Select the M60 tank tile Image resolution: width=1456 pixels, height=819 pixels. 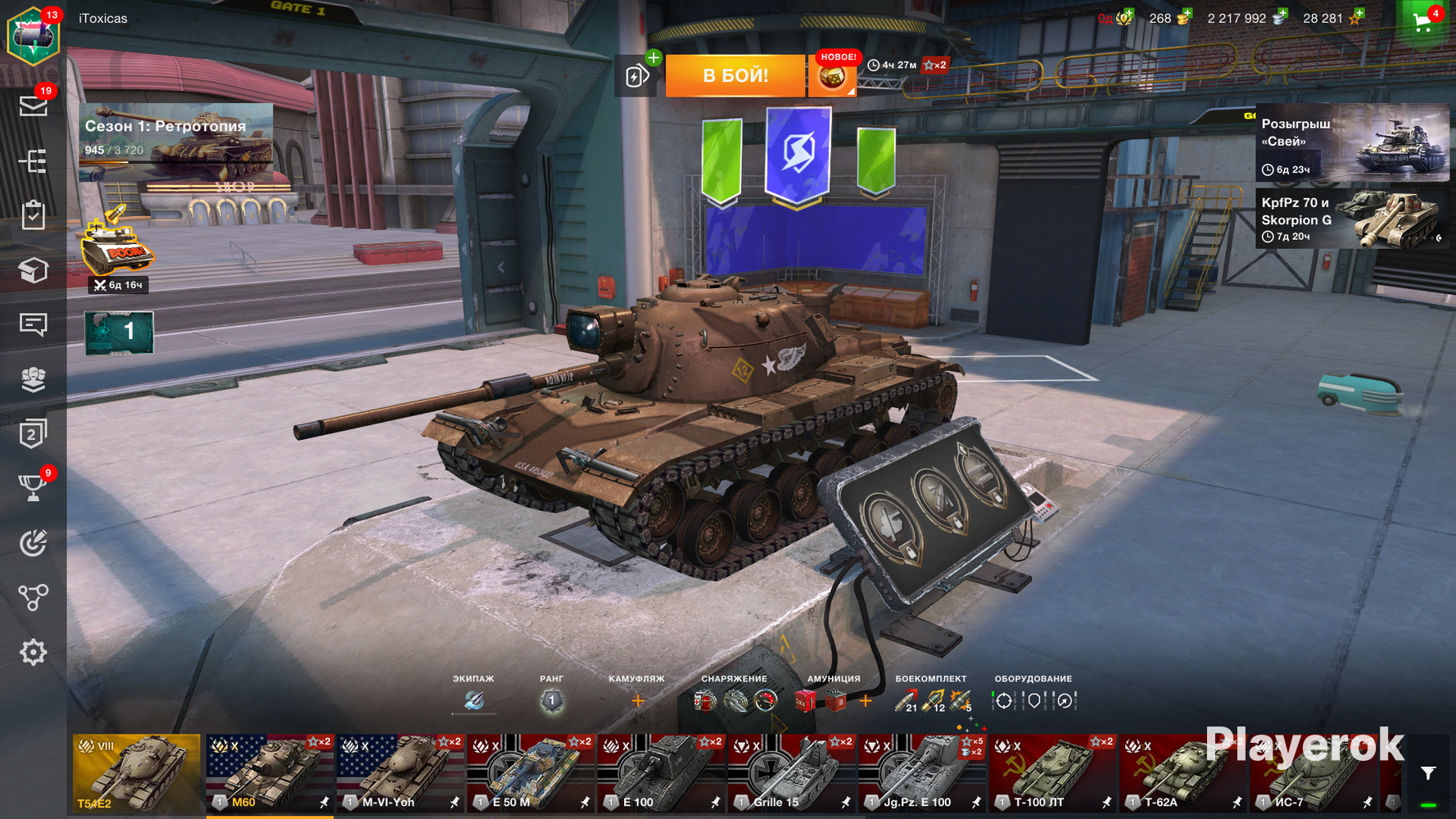tap(269, 773)
